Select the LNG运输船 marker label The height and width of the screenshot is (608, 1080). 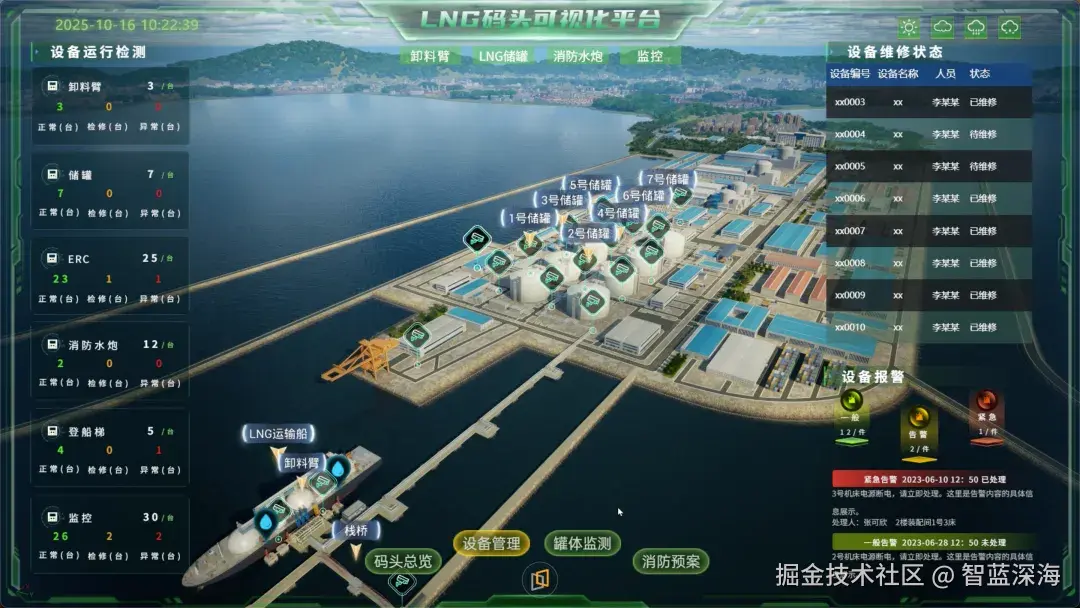[x=278, y=434]
